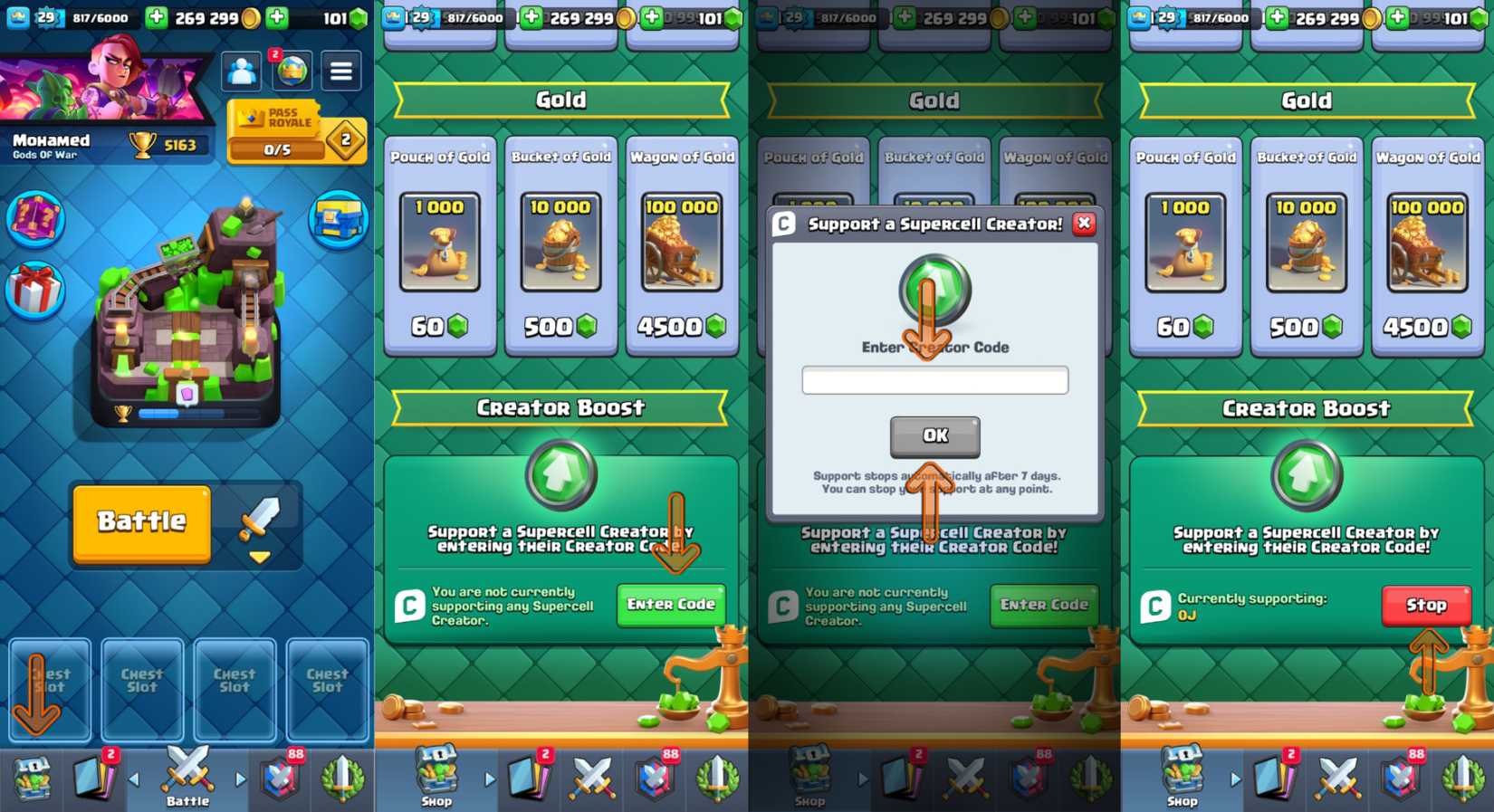This screenshot has height=812, width=1494.
Task: Open the Events laurel wreath icon
Action: click(x=343, y=779)
